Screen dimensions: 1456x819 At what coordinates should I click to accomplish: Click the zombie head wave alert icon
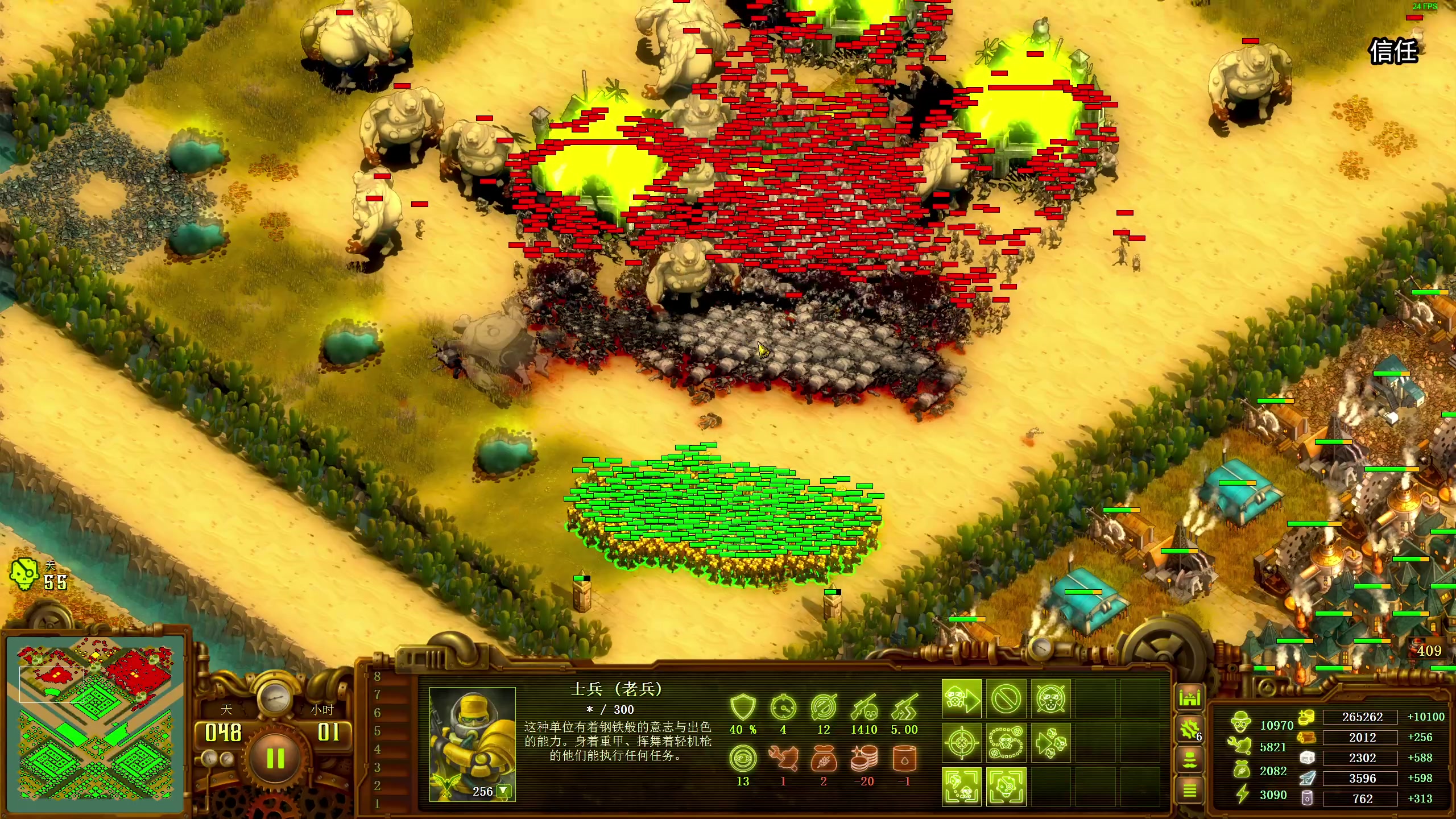point(24,573)
